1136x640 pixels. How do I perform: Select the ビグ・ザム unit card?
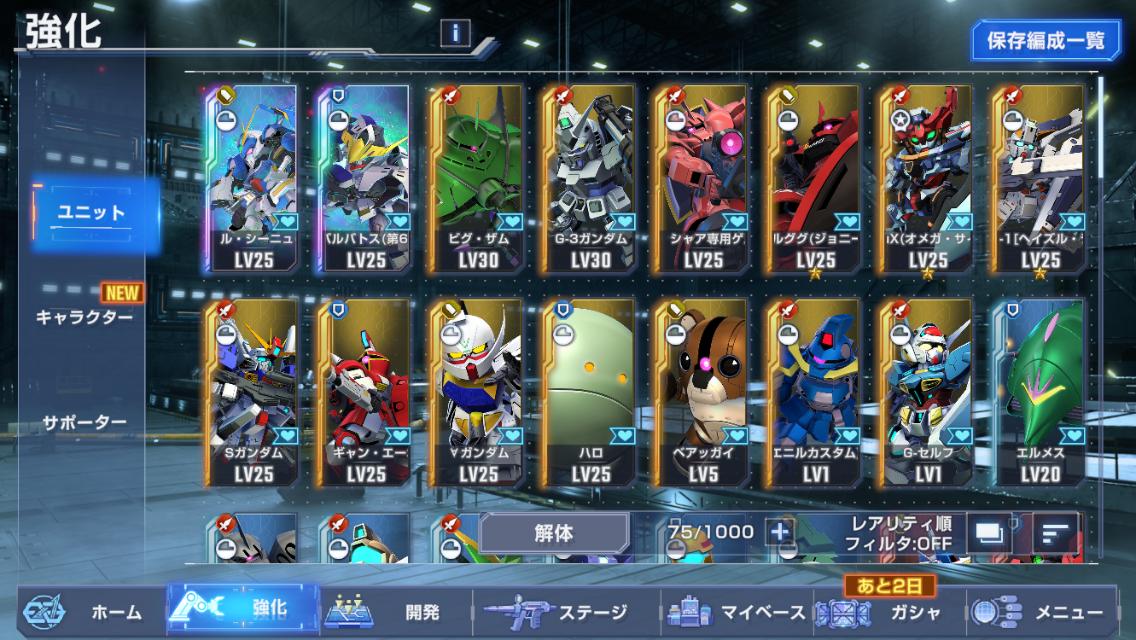click(479, 178)
